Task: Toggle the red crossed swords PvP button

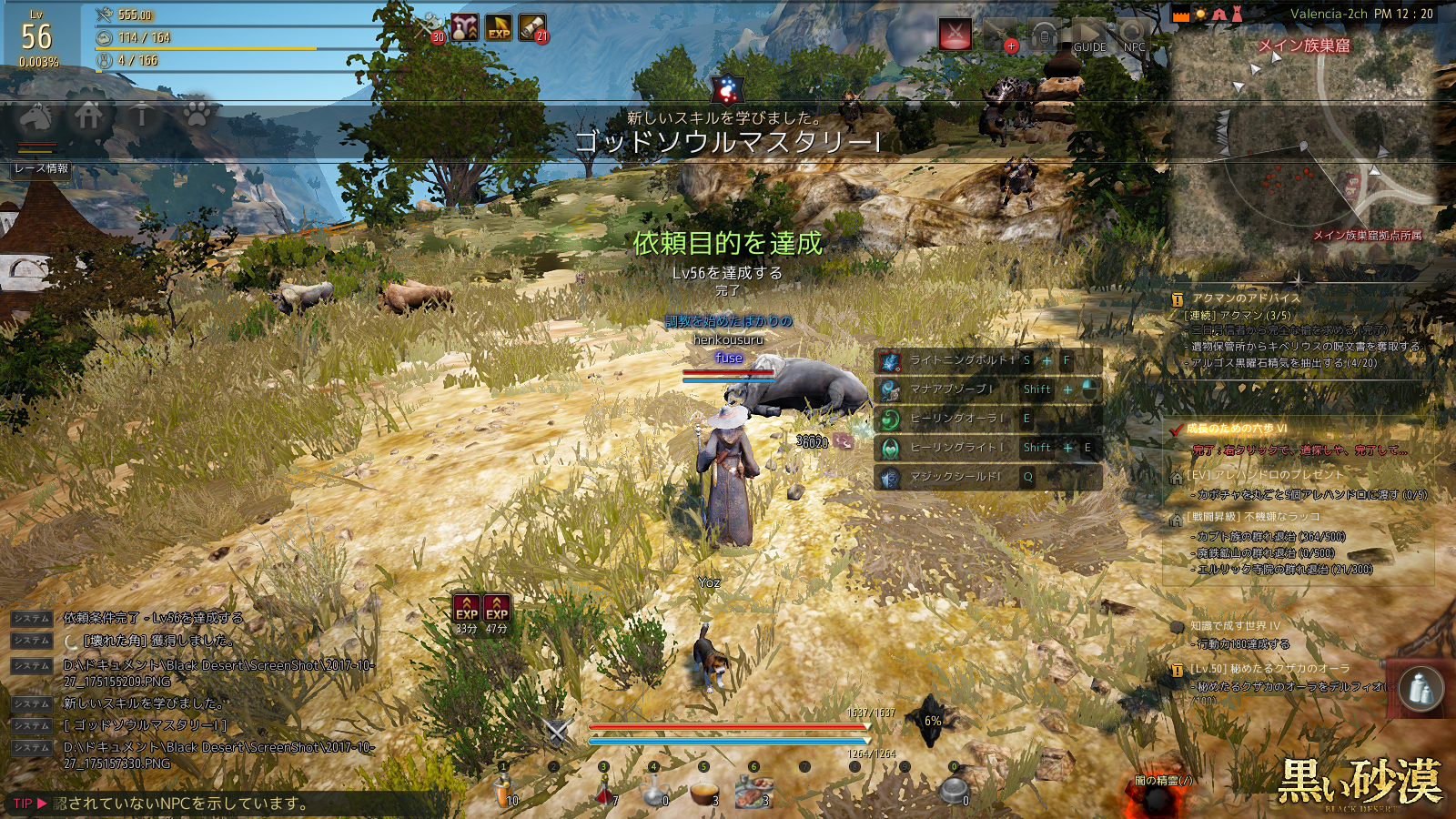Action: point(955,35)
